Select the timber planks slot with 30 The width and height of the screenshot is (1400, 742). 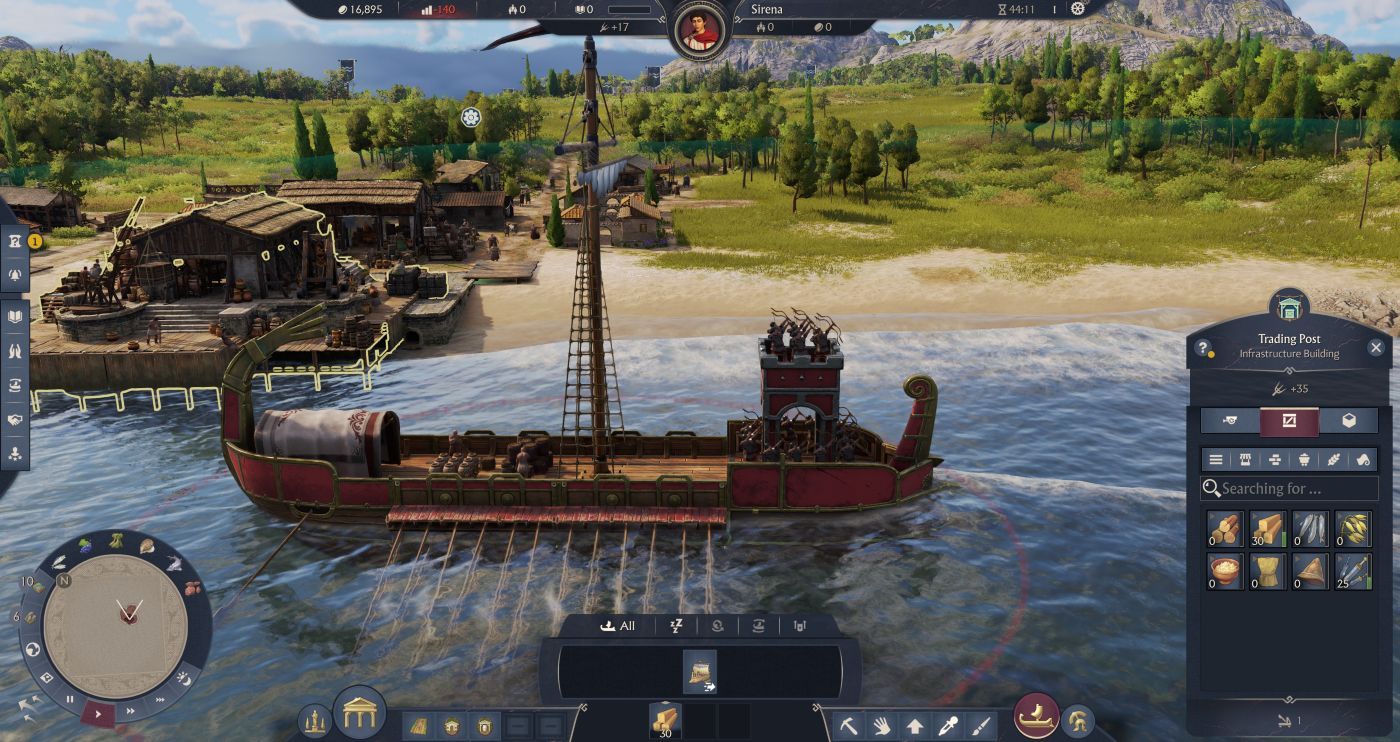click(1267, 529)
